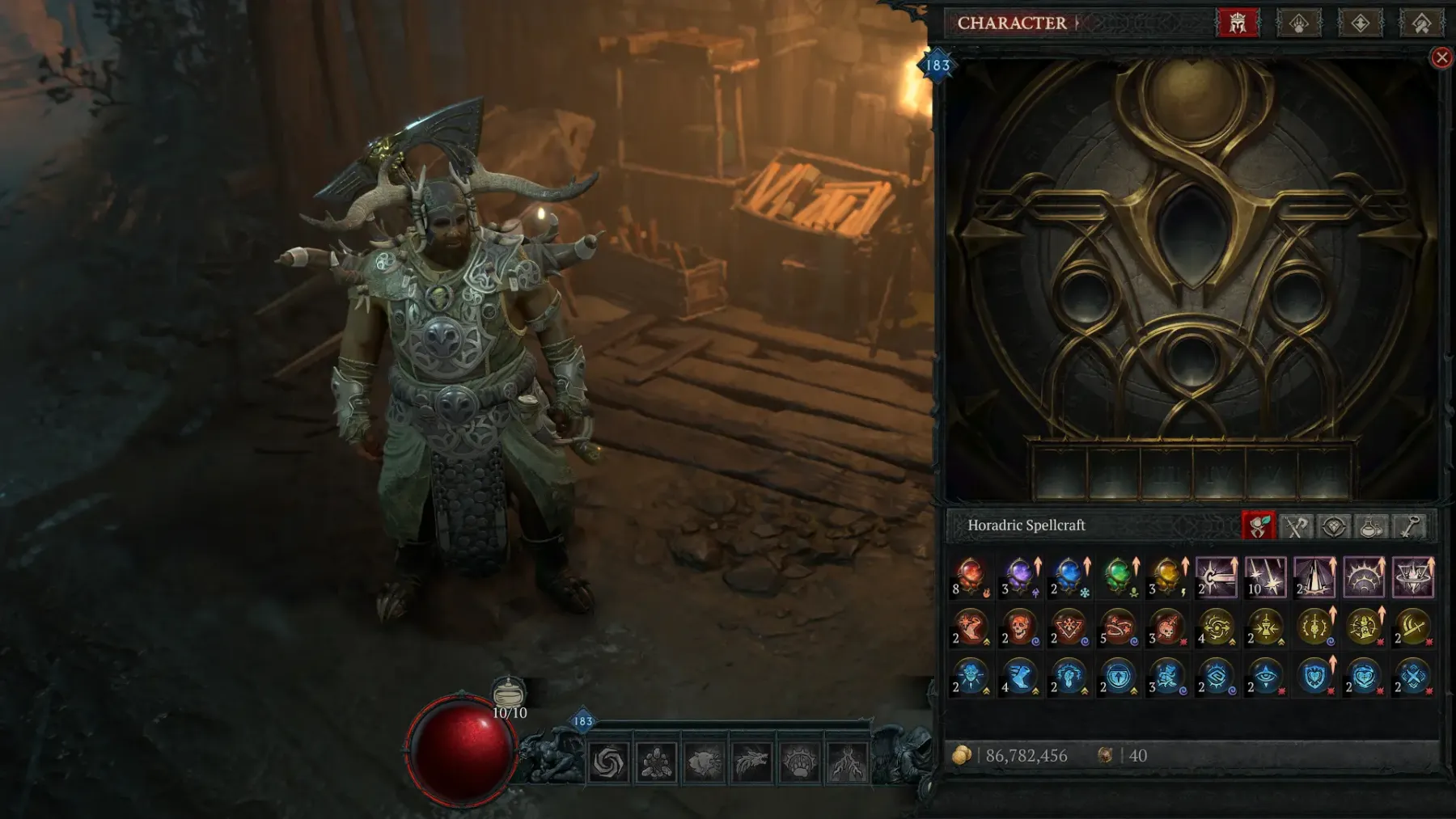This screenshot has height=819, width=1456.
Task: Select the falling stars spell with count 10
Action: [1265, 576]
